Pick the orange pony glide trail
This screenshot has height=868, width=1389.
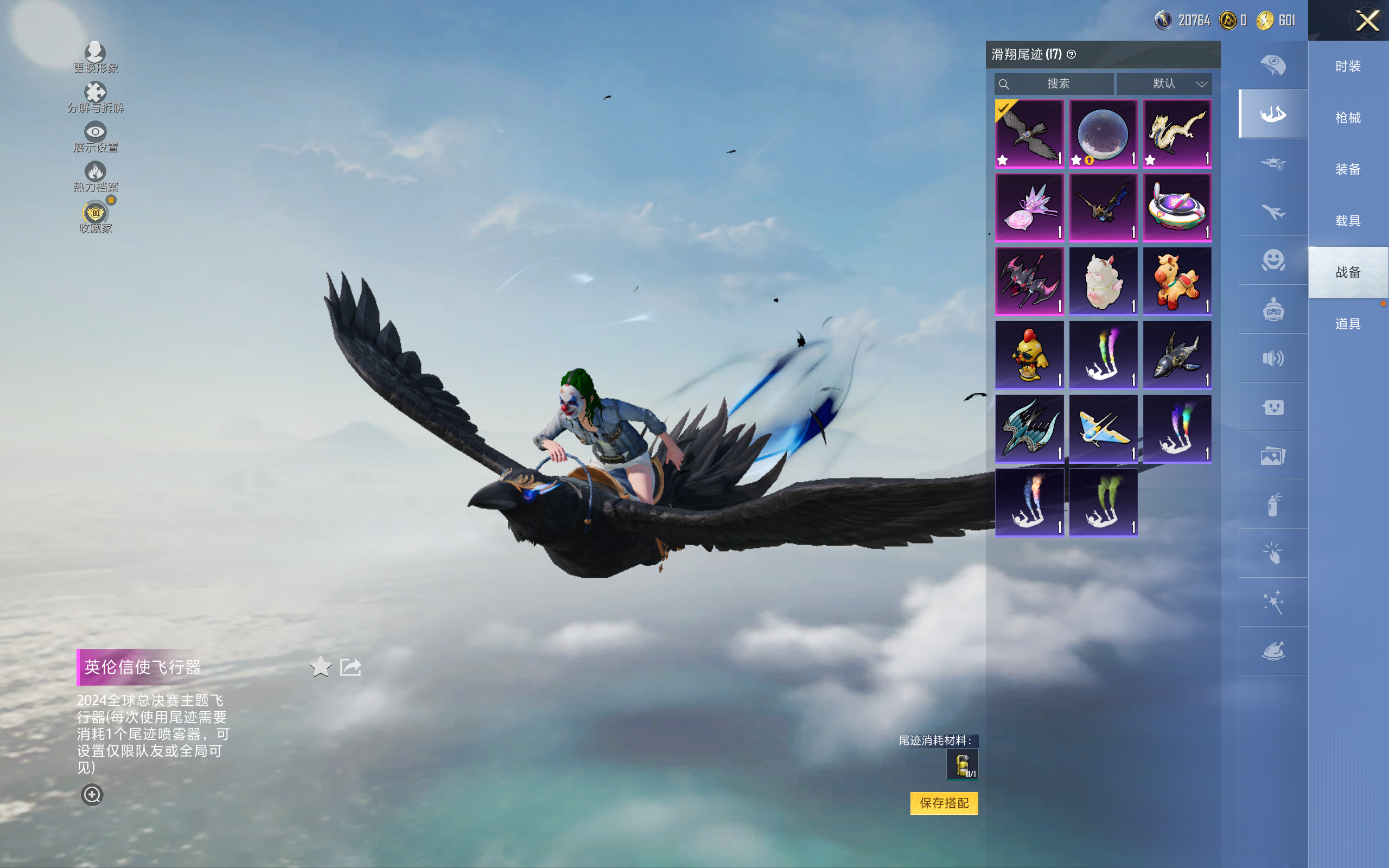click(x=1177, y=282)
